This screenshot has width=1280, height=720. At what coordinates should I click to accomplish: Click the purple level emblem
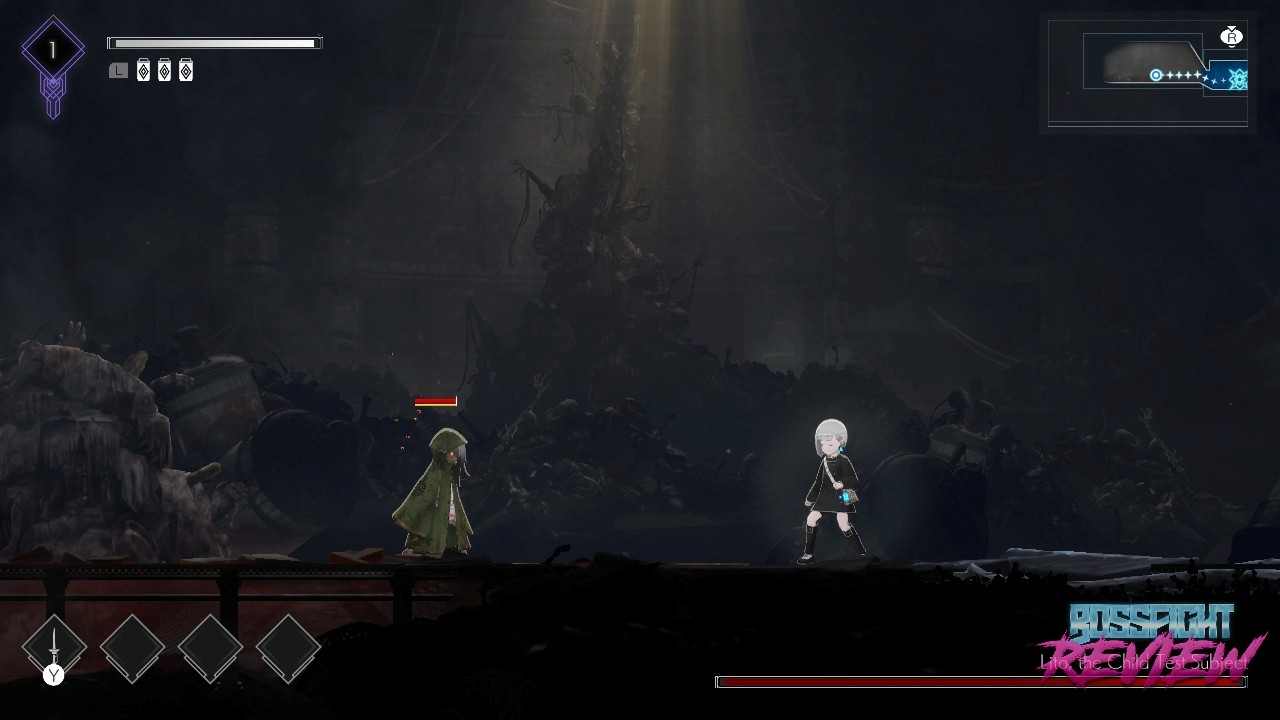tap(53, 52)
